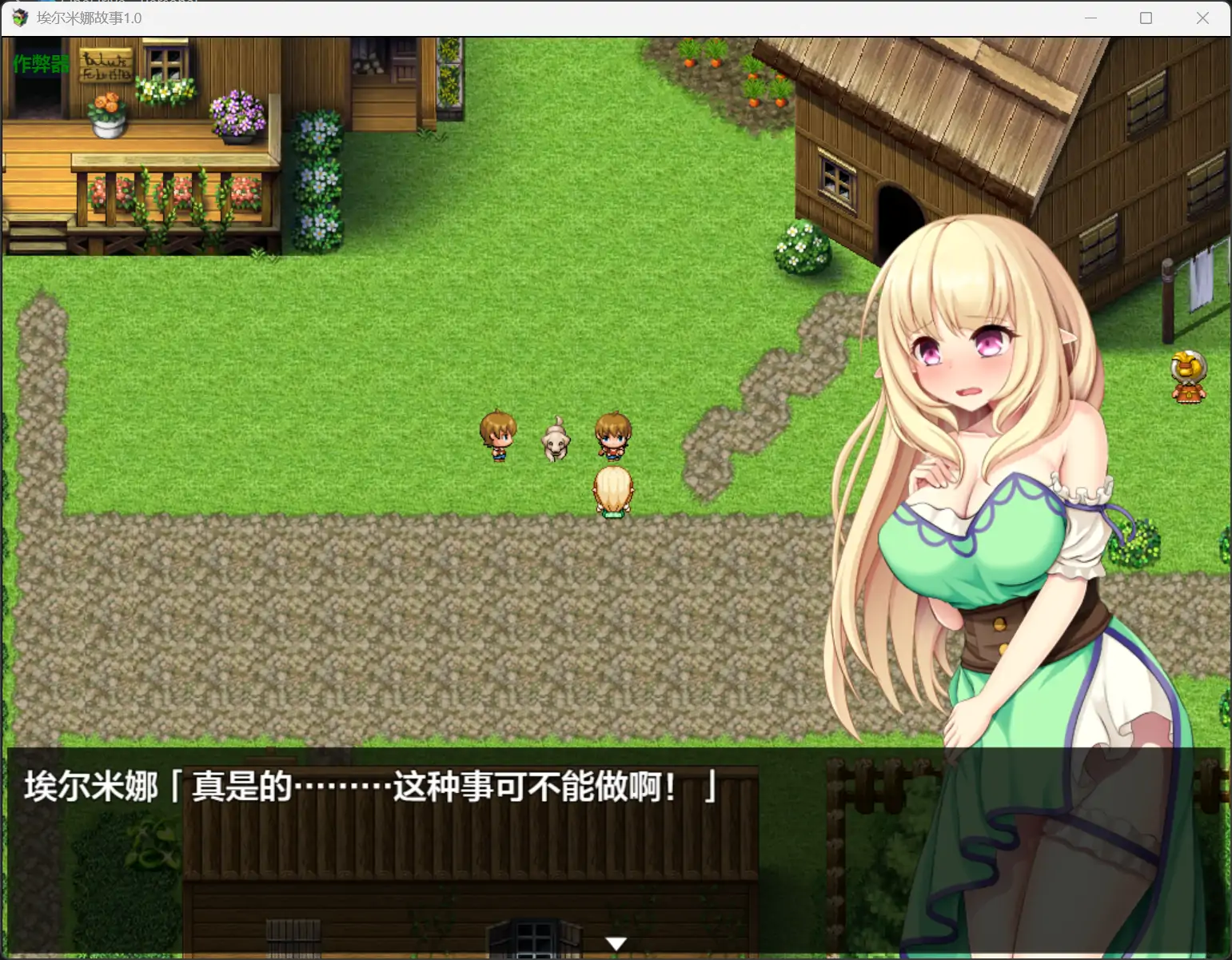Click the purple flower pot on the ledge

tap(236, 116)
